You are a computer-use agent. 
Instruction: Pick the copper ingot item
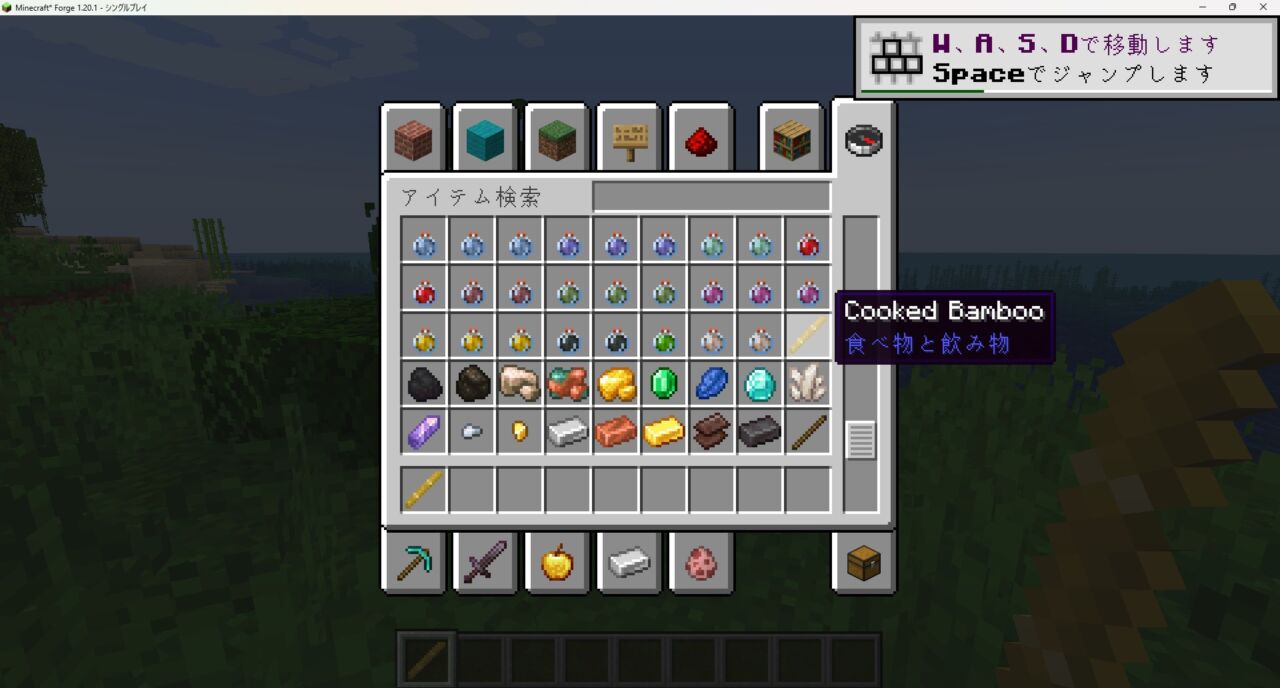point(616,432)
